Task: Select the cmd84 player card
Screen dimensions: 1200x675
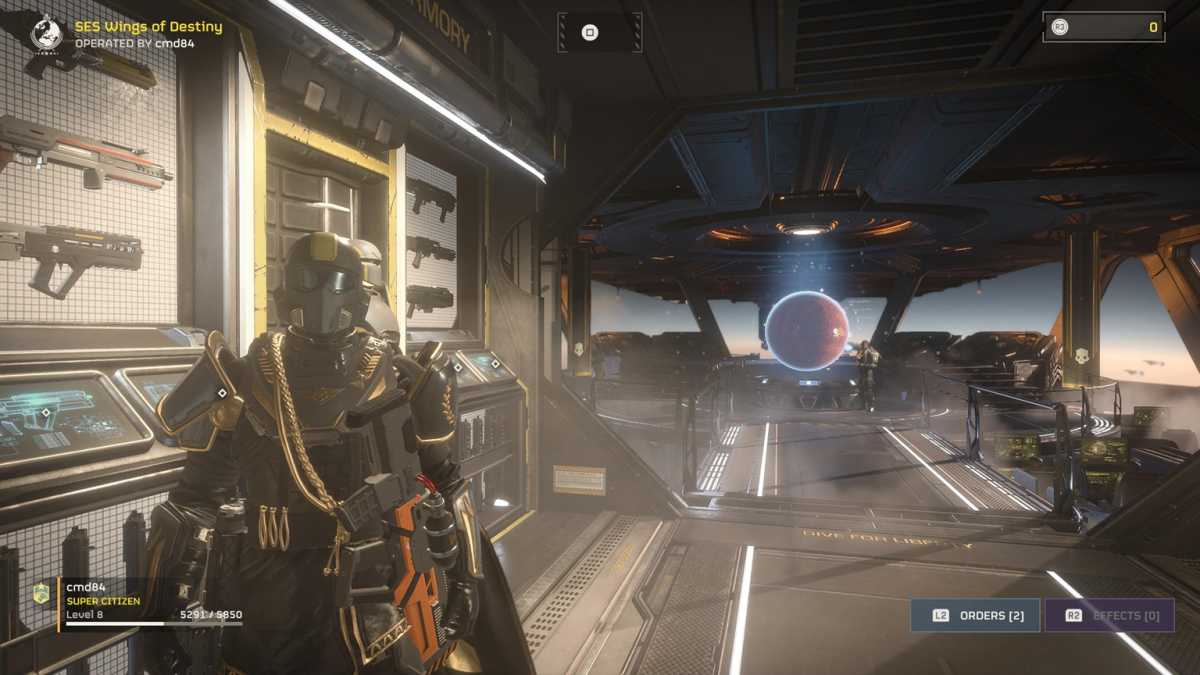Action: [x=150, y=603]
